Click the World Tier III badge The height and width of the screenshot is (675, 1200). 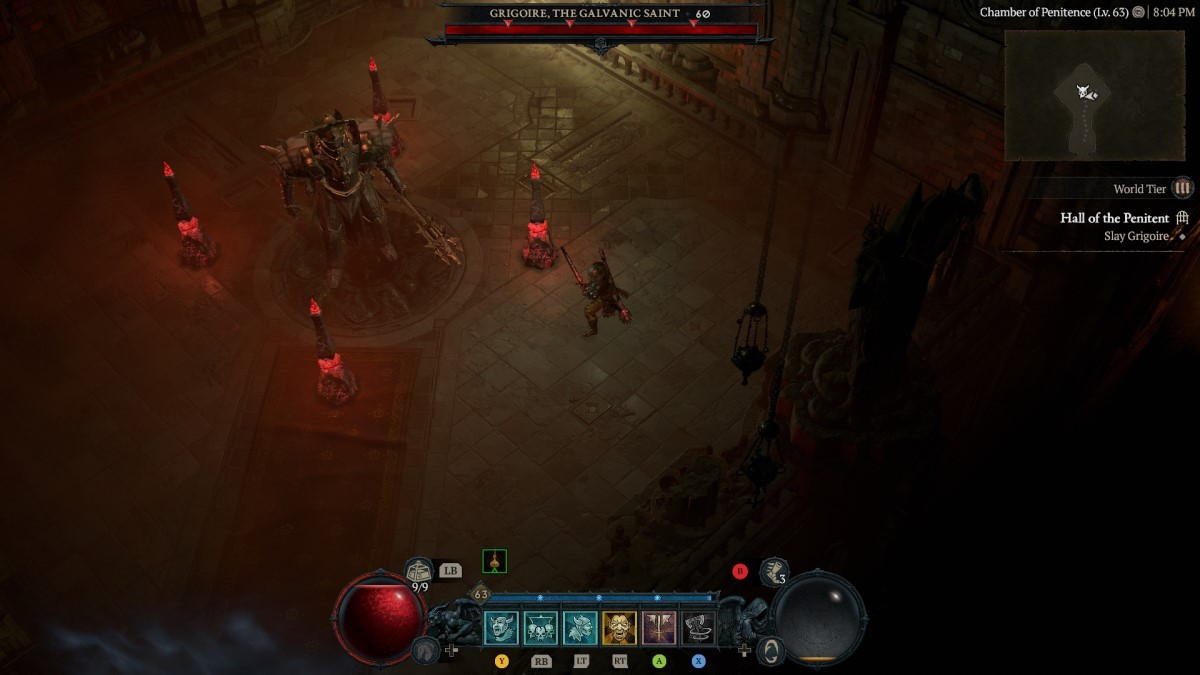(1183, 188)
